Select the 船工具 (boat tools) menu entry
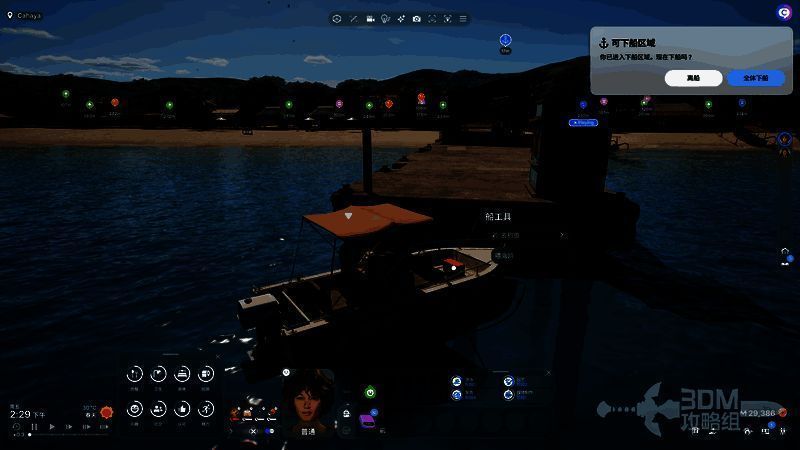The width and height of the screenshot is (800, 450). [x=498, y=216]
